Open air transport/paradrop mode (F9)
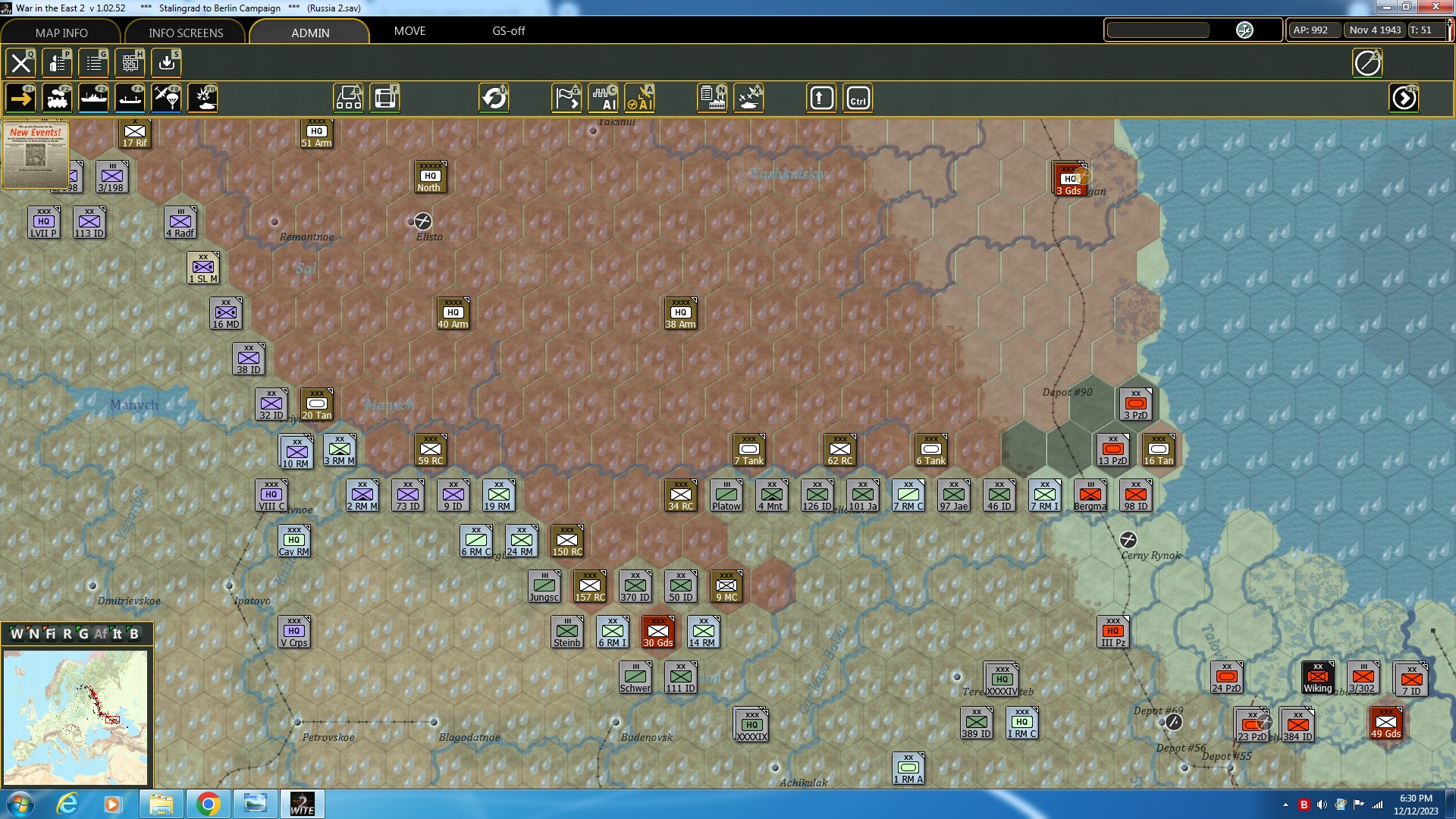 [x=166, y=99]
